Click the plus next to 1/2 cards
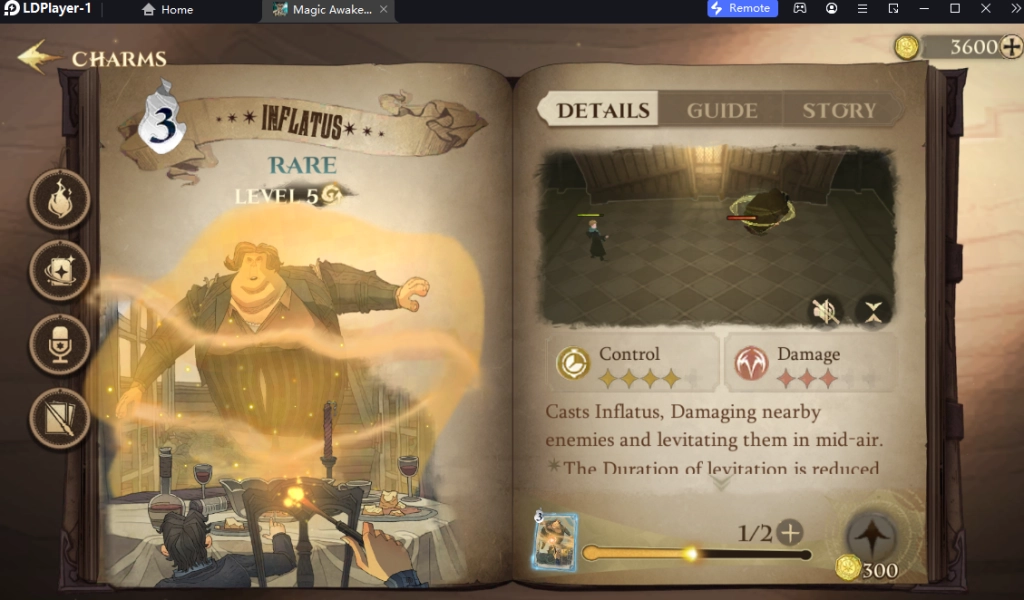The image size is (1024, 600). click(791, 532)
